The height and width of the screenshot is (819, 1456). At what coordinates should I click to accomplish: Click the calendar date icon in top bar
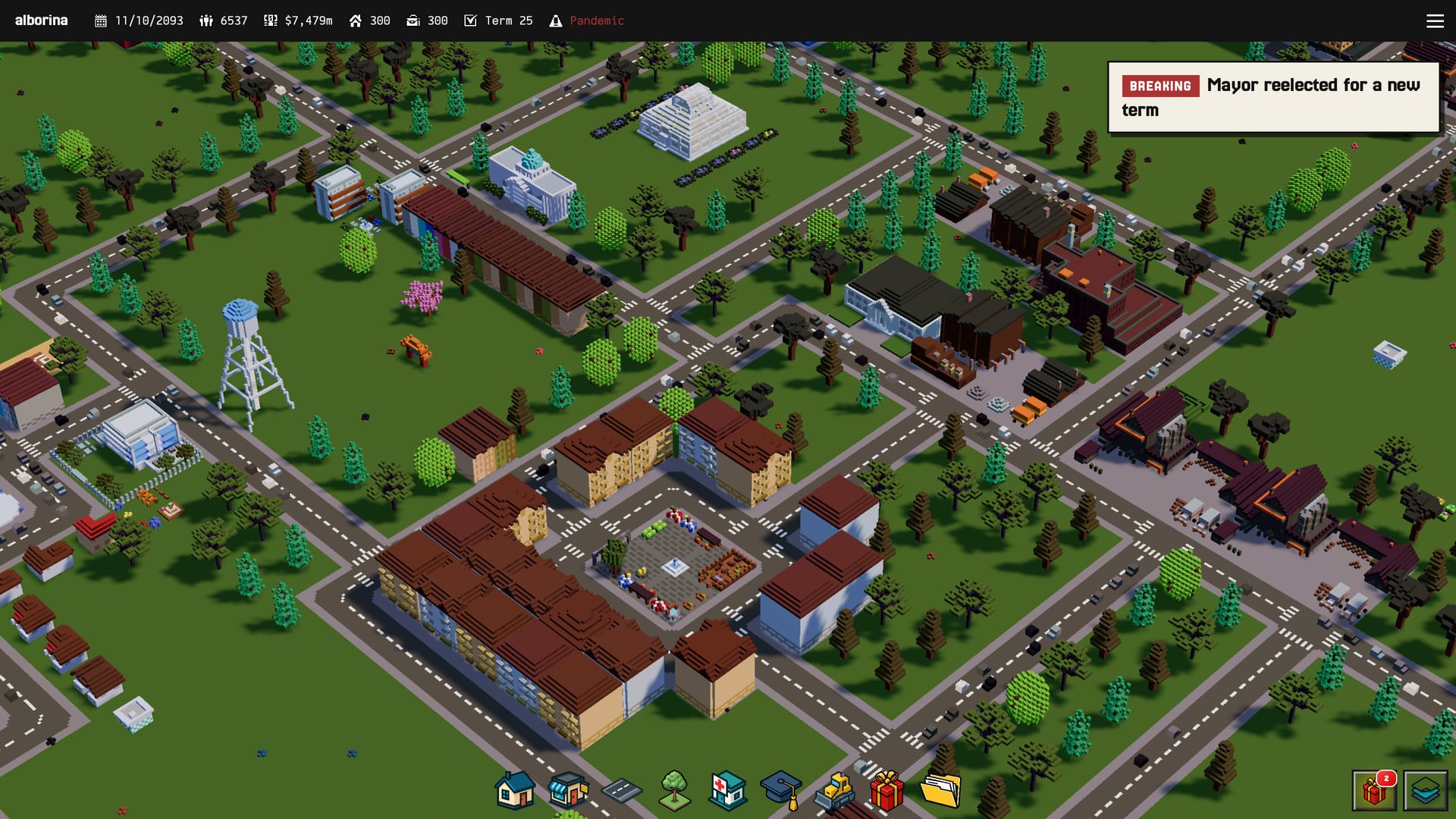[x=101, y=20]
